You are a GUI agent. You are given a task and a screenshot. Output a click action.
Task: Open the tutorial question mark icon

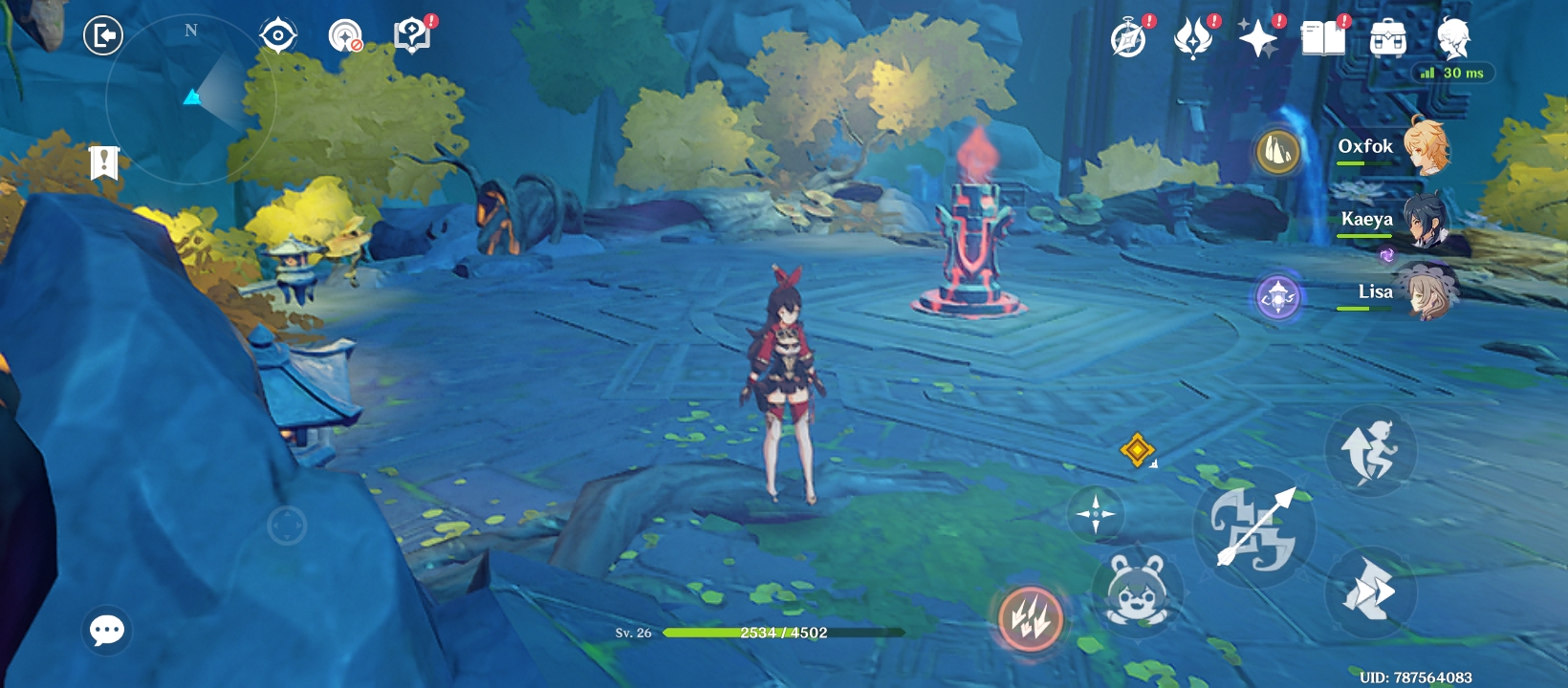point(412,36)
